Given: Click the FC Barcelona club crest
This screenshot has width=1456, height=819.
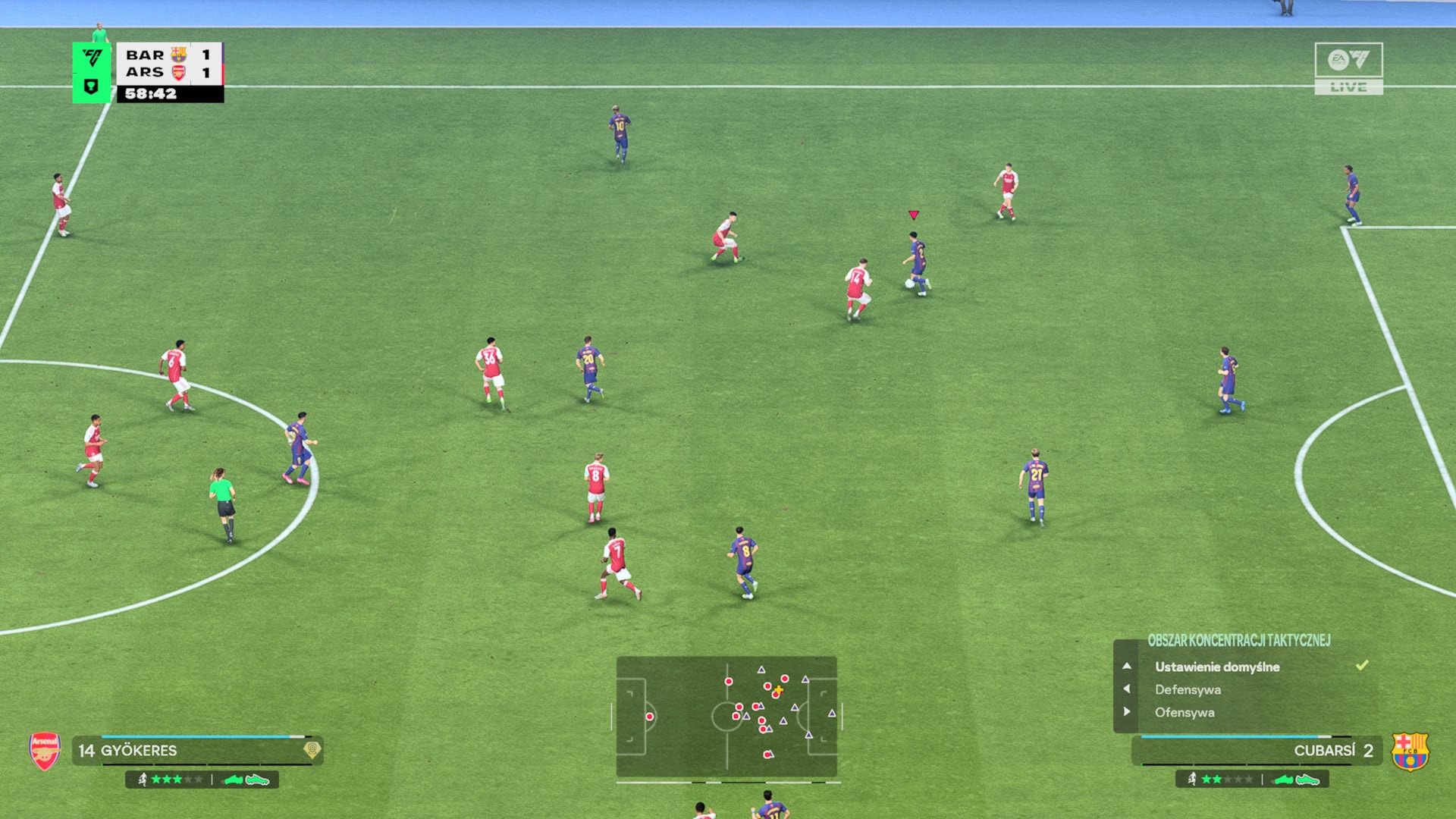Looking at the screenshot, I should [x=1410, y=751].
